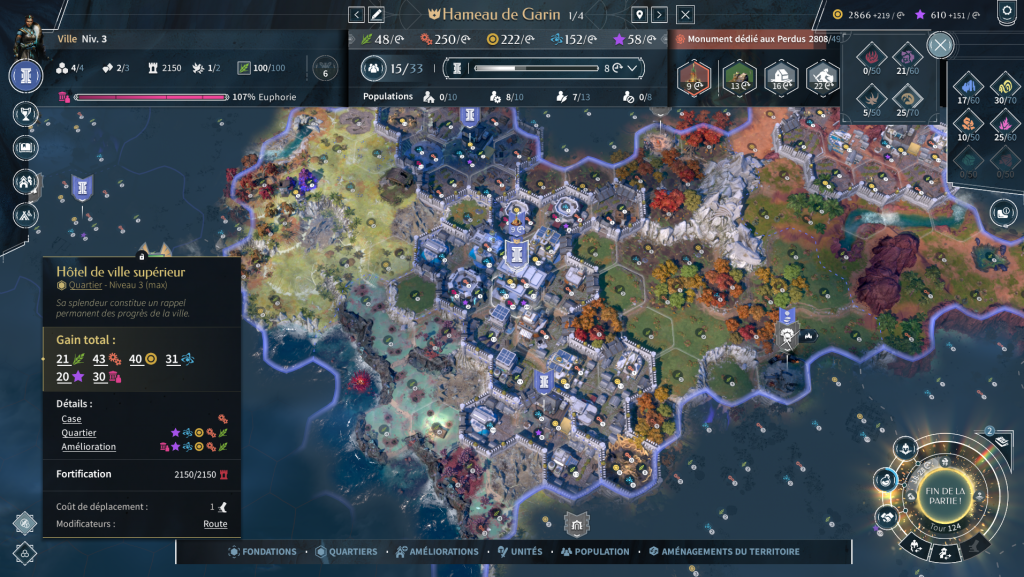Close the Hameau de Garin city panel
1024x577 pixels.
pyautogui.click(x=685, y=14)
